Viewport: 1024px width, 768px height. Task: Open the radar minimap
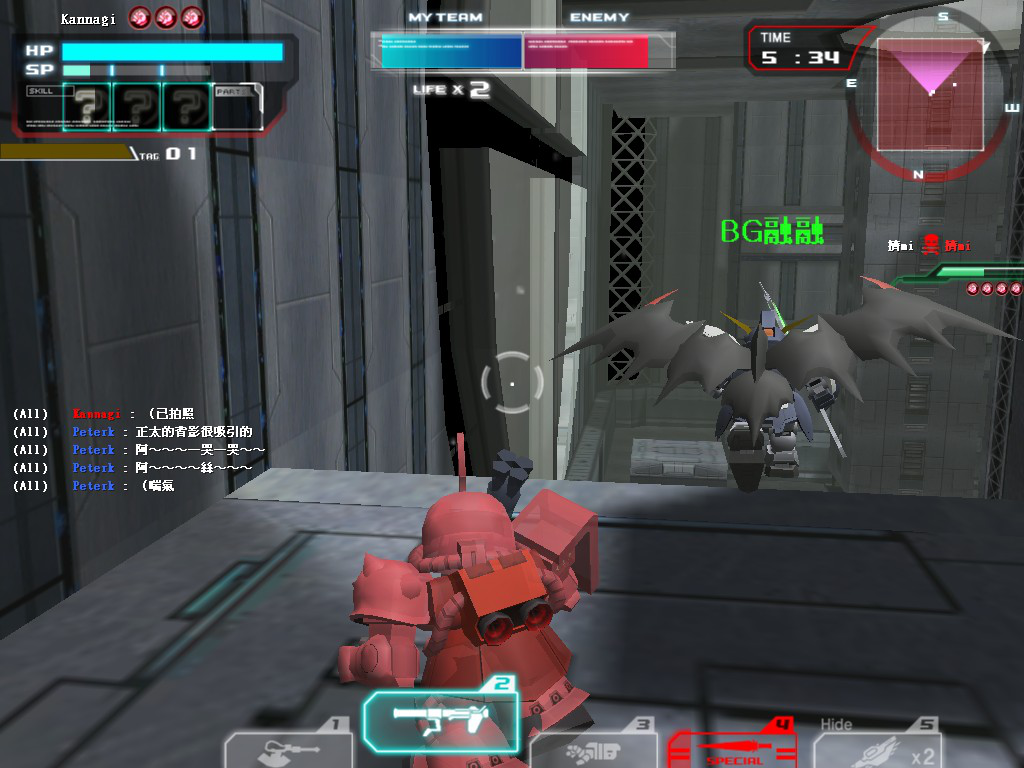pos(929,95)
